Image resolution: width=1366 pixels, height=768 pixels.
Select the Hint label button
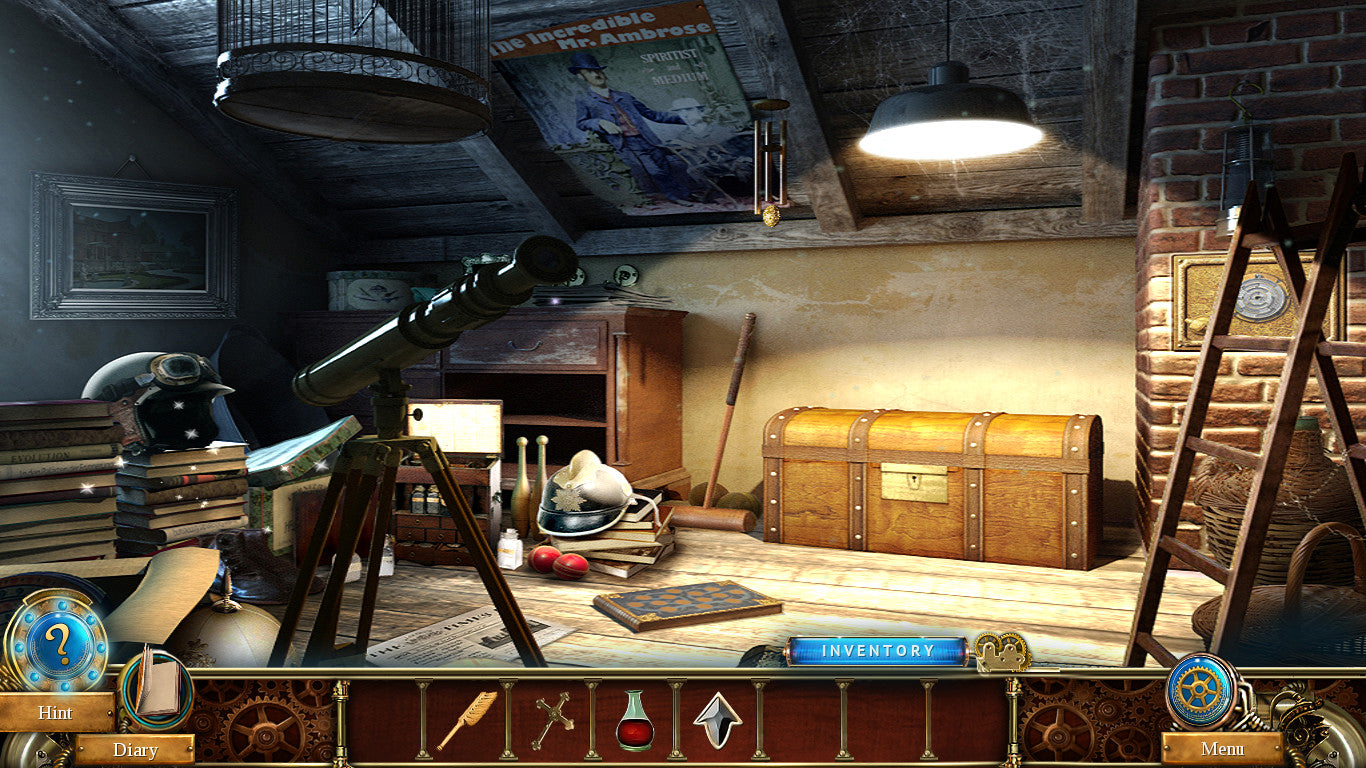click(x=56, y=712)
